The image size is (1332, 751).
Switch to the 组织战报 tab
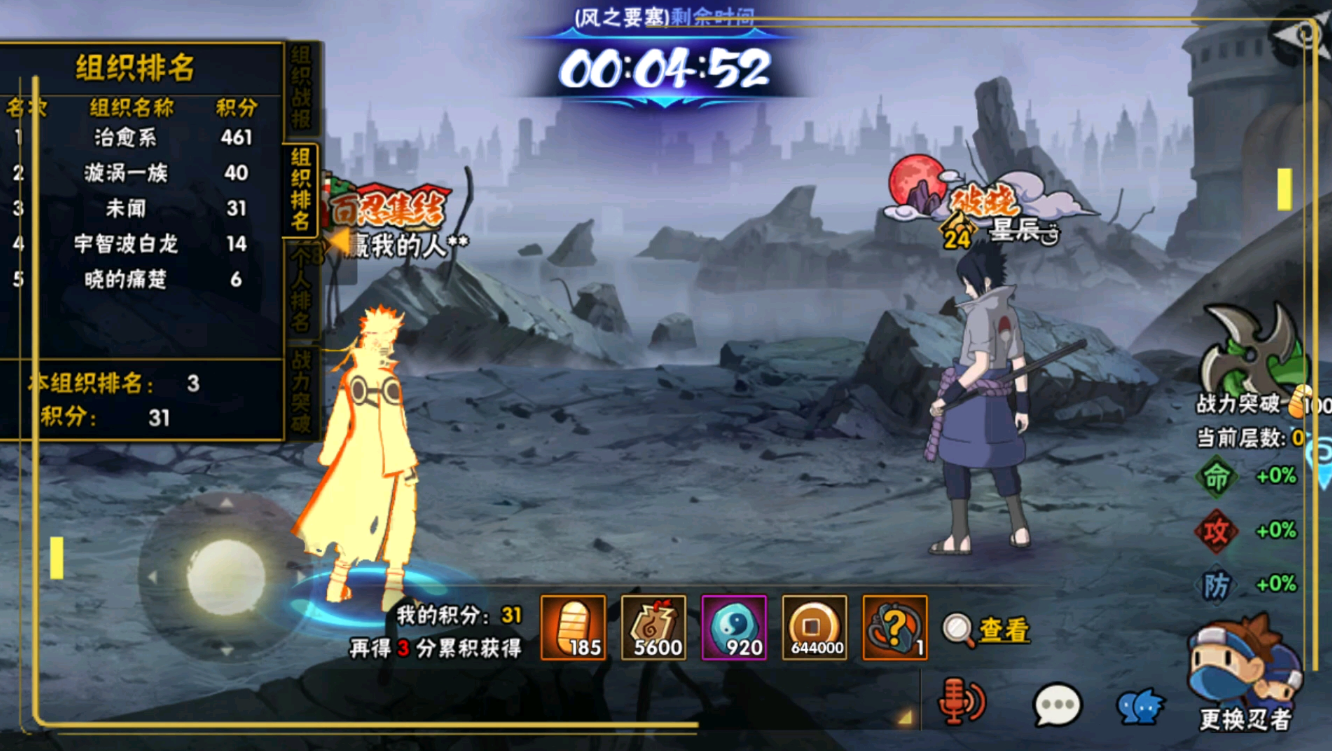(301, 90)
